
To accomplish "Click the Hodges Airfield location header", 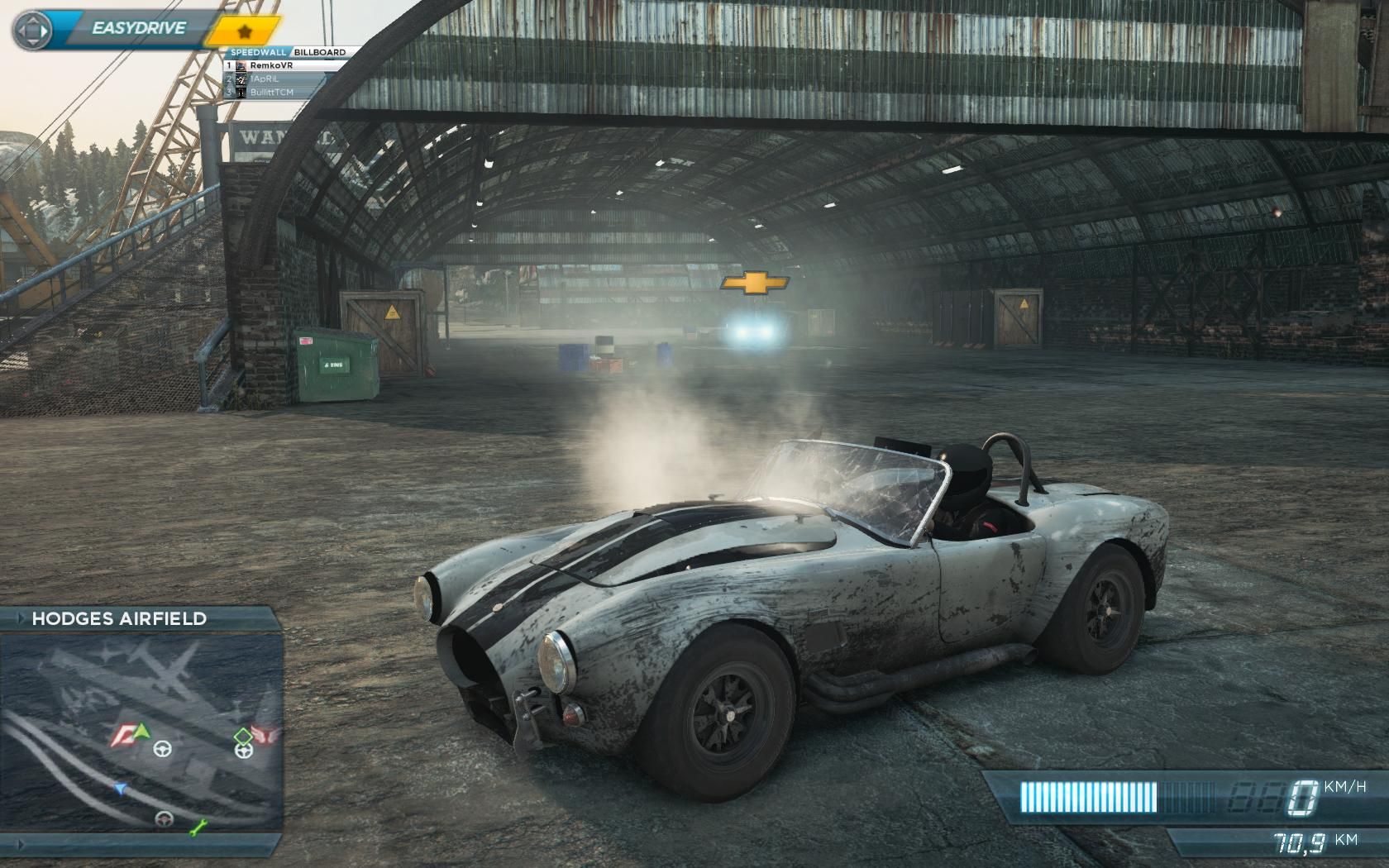I will [x=119, y=618].
